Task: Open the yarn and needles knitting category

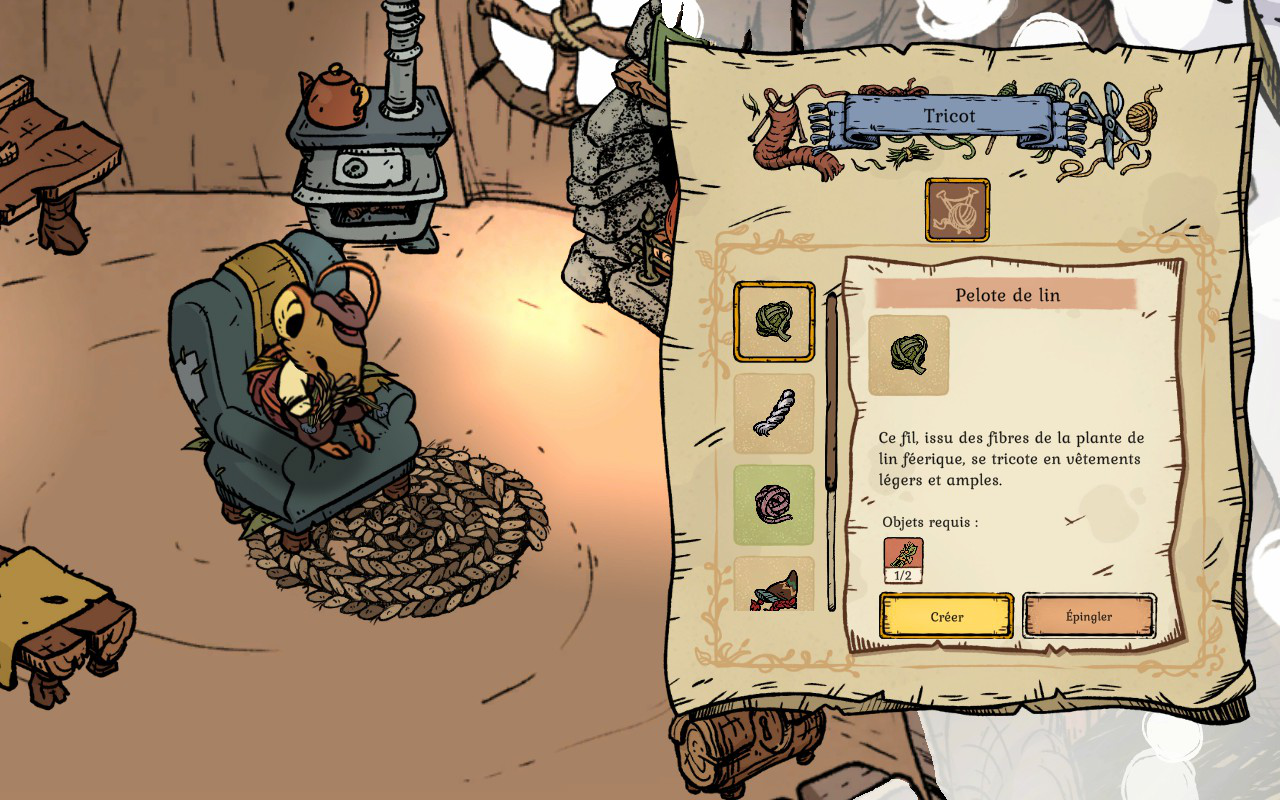Action: [957, 210]
